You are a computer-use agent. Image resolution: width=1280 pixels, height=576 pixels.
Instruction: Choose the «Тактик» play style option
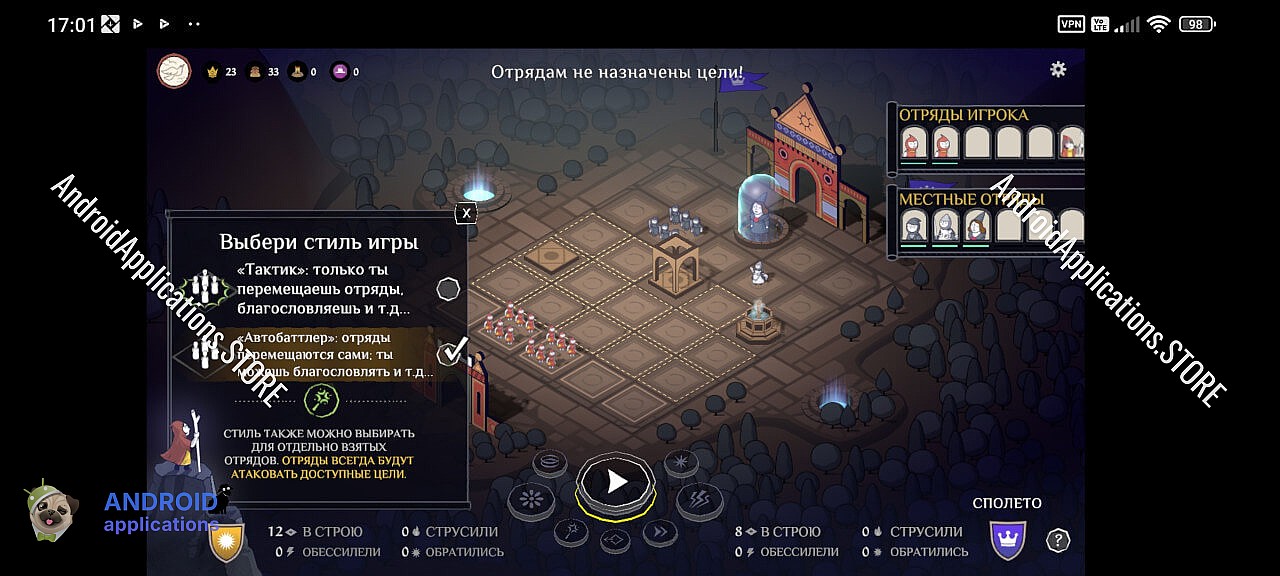(449, 289)
